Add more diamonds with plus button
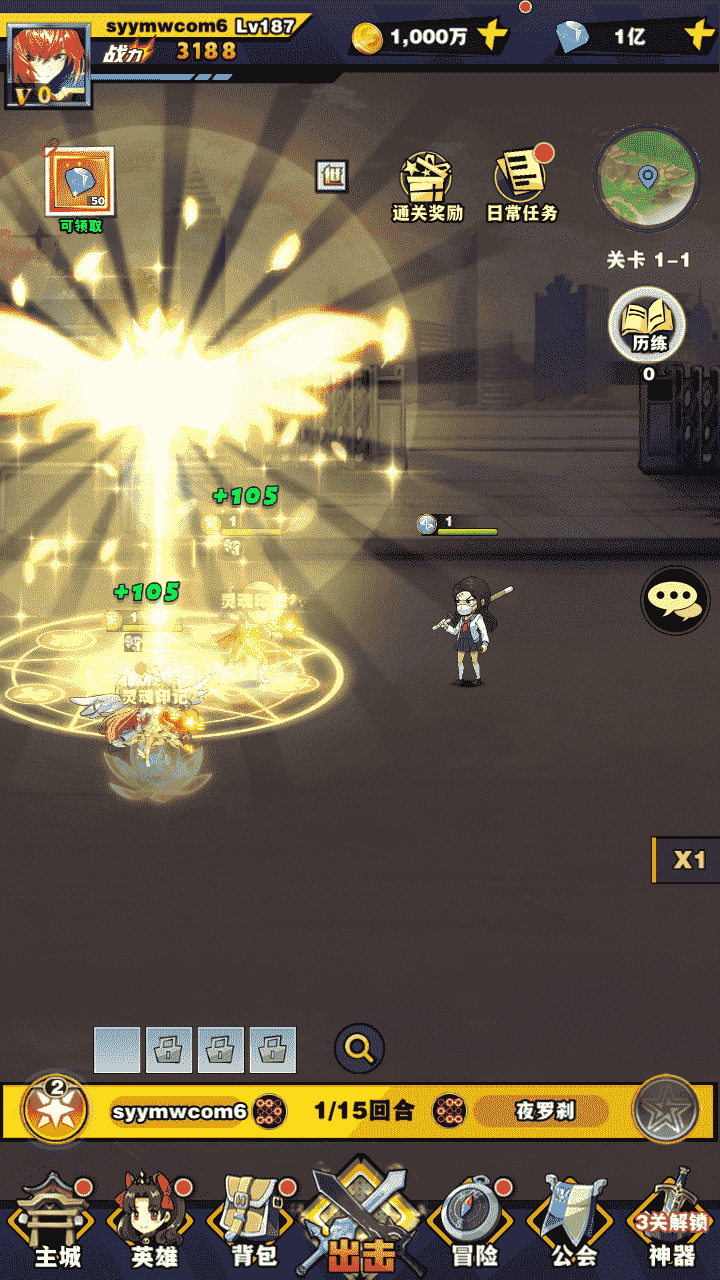Image resolution: width=720 pixels, height=1280 pixels. 698,37
